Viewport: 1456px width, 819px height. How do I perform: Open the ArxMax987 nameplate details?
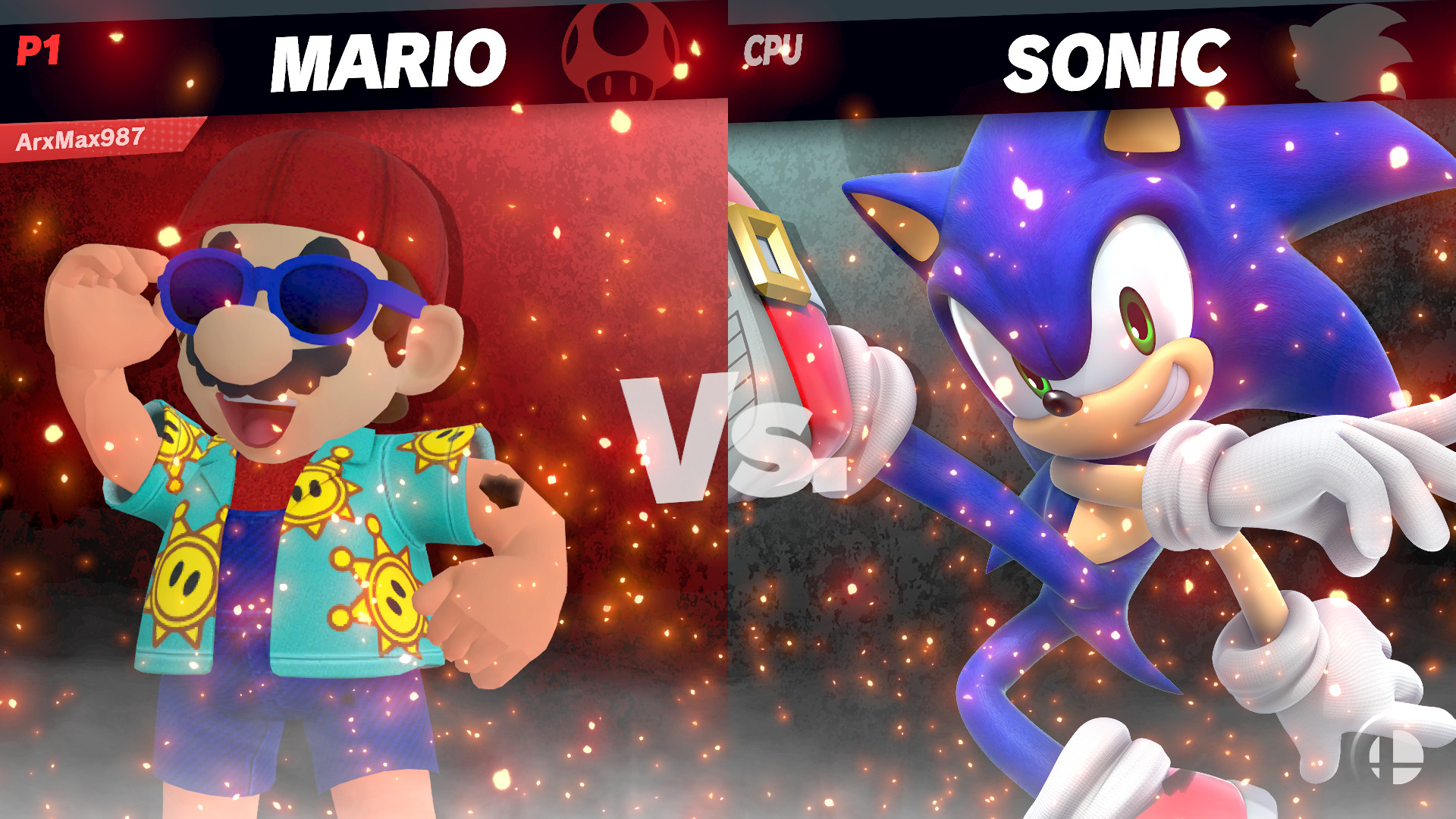80,138
